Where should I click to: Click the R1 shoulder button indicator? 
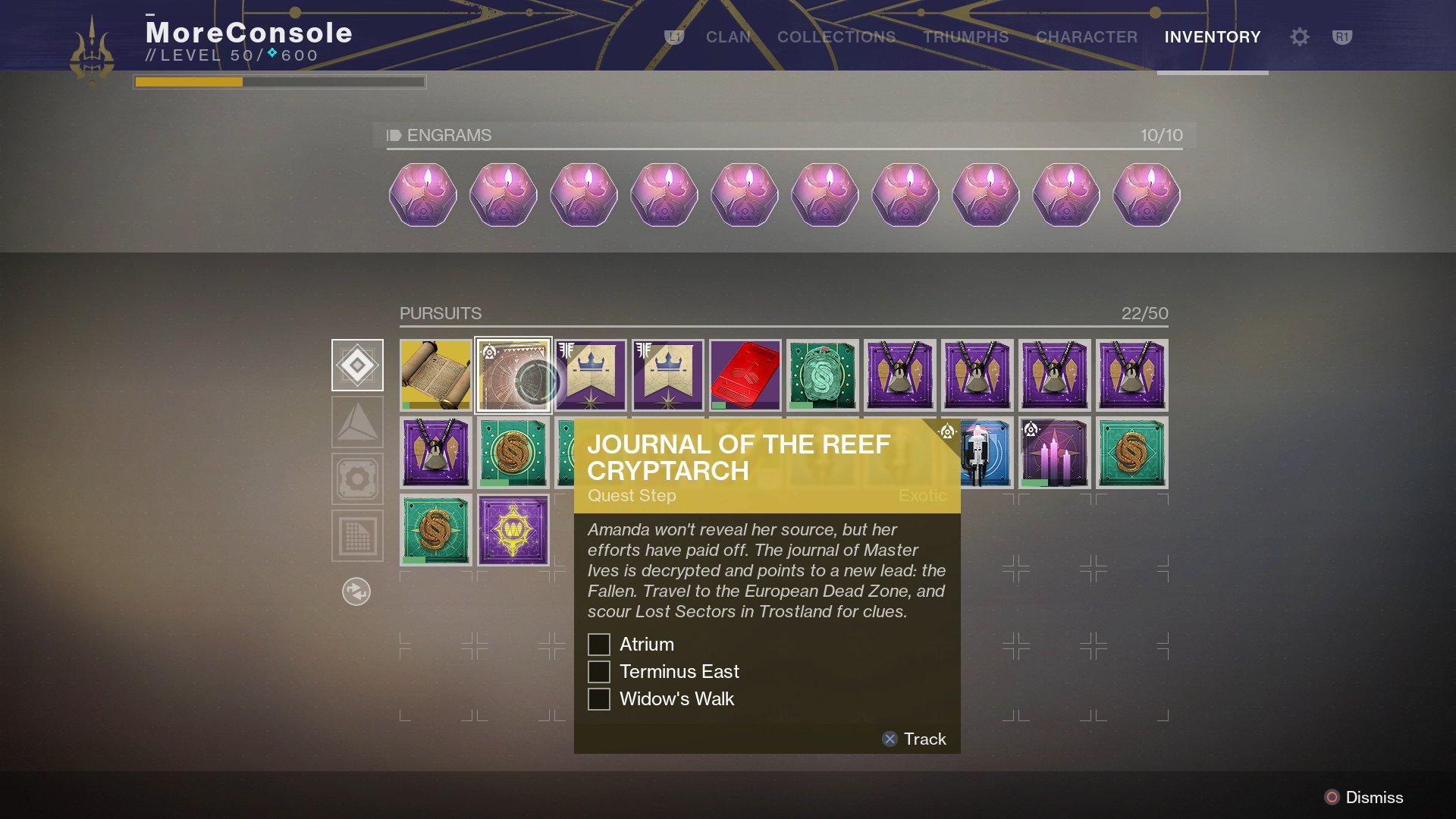point(1343,36)
